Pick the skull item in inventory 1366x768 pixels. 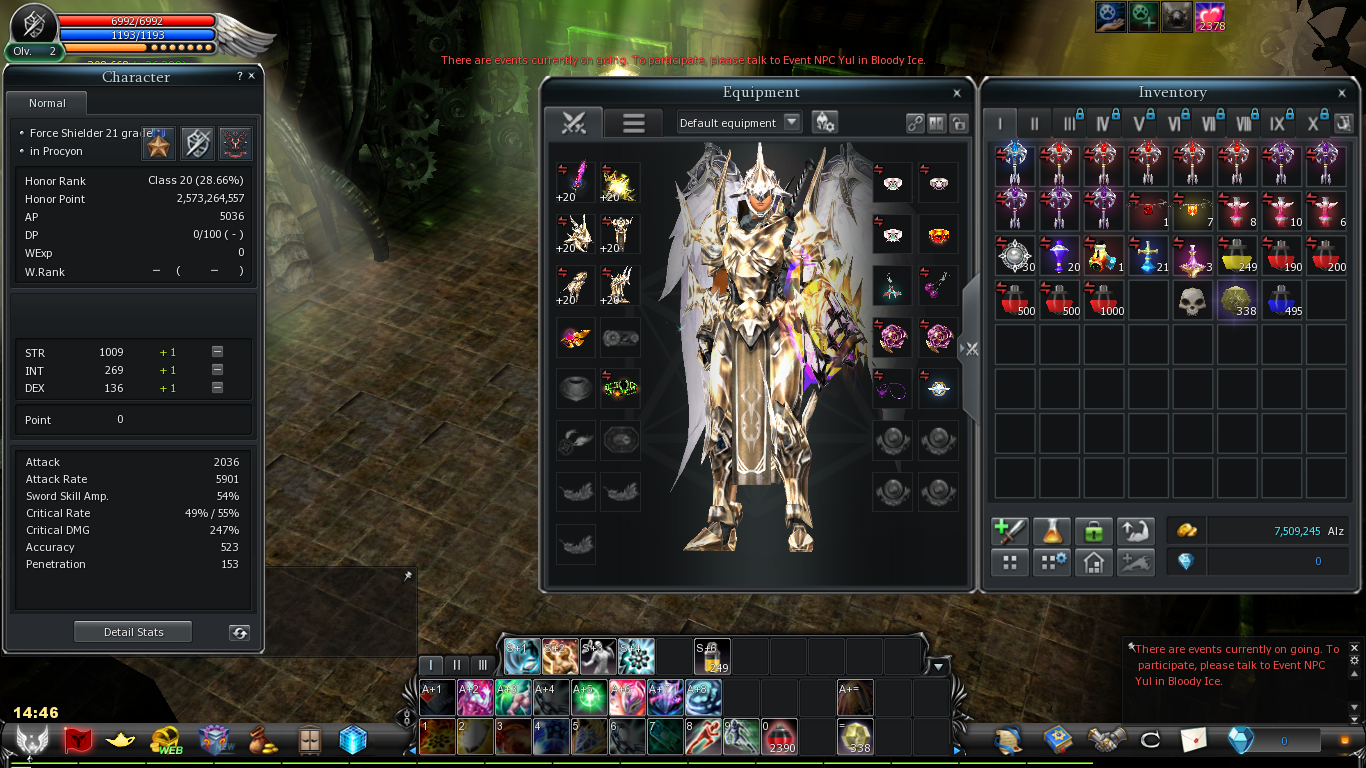[x=1190, y=300]
